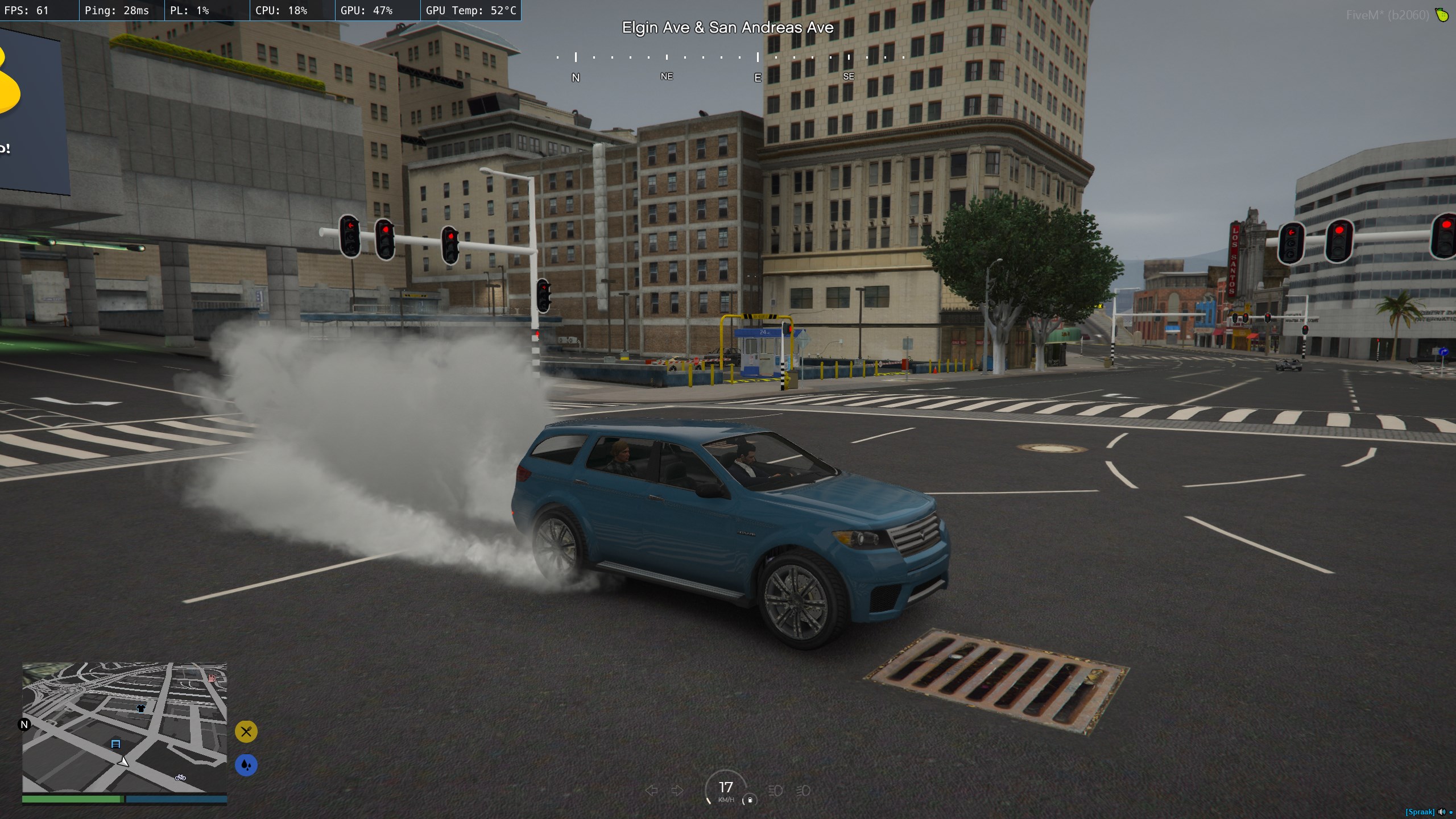Click the yellow hunger status icon
The image size is (1456, 819).
pyautogui.click(x=246, y=731)
